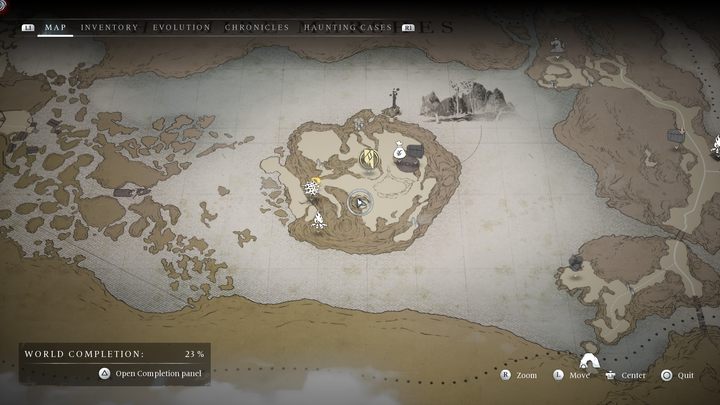Show the Chronicles tab
This screenshot has width=720, height=405.
pyautogui.click(x=256, y=27)
